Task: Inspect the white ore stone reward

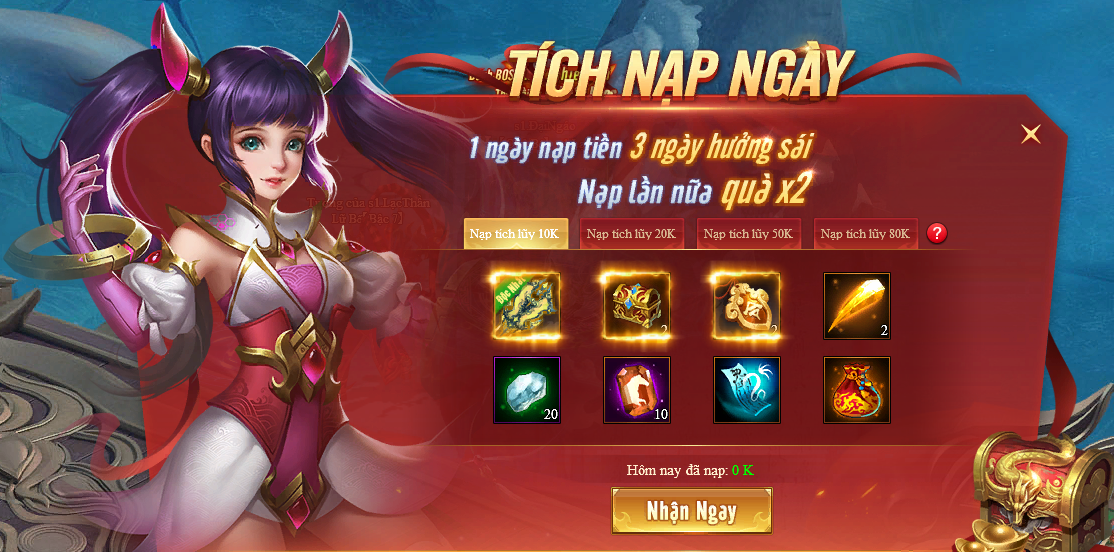Action: point(527,389)
